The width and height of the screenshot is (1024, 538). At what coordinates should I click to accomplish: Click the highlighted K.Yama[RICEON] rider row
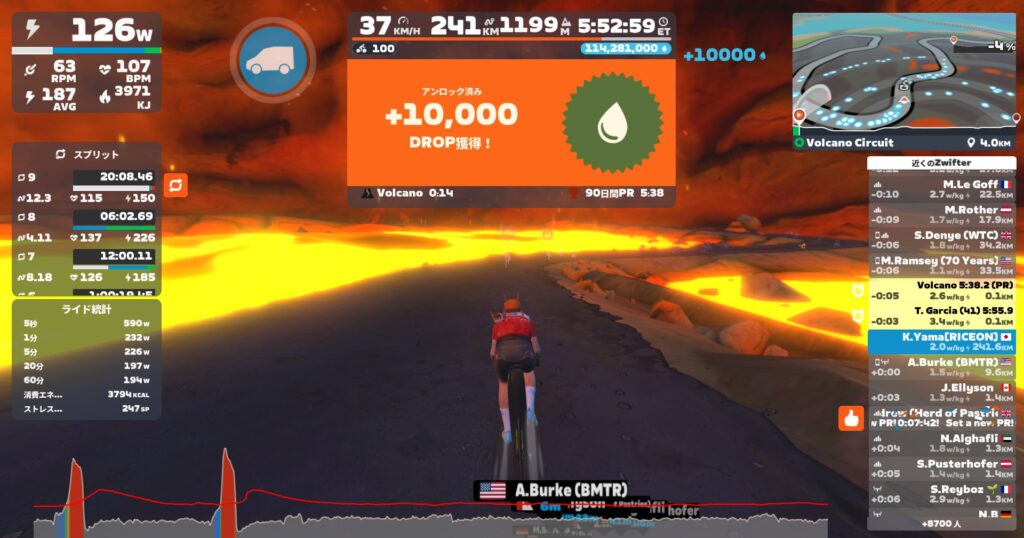(941, 342)
